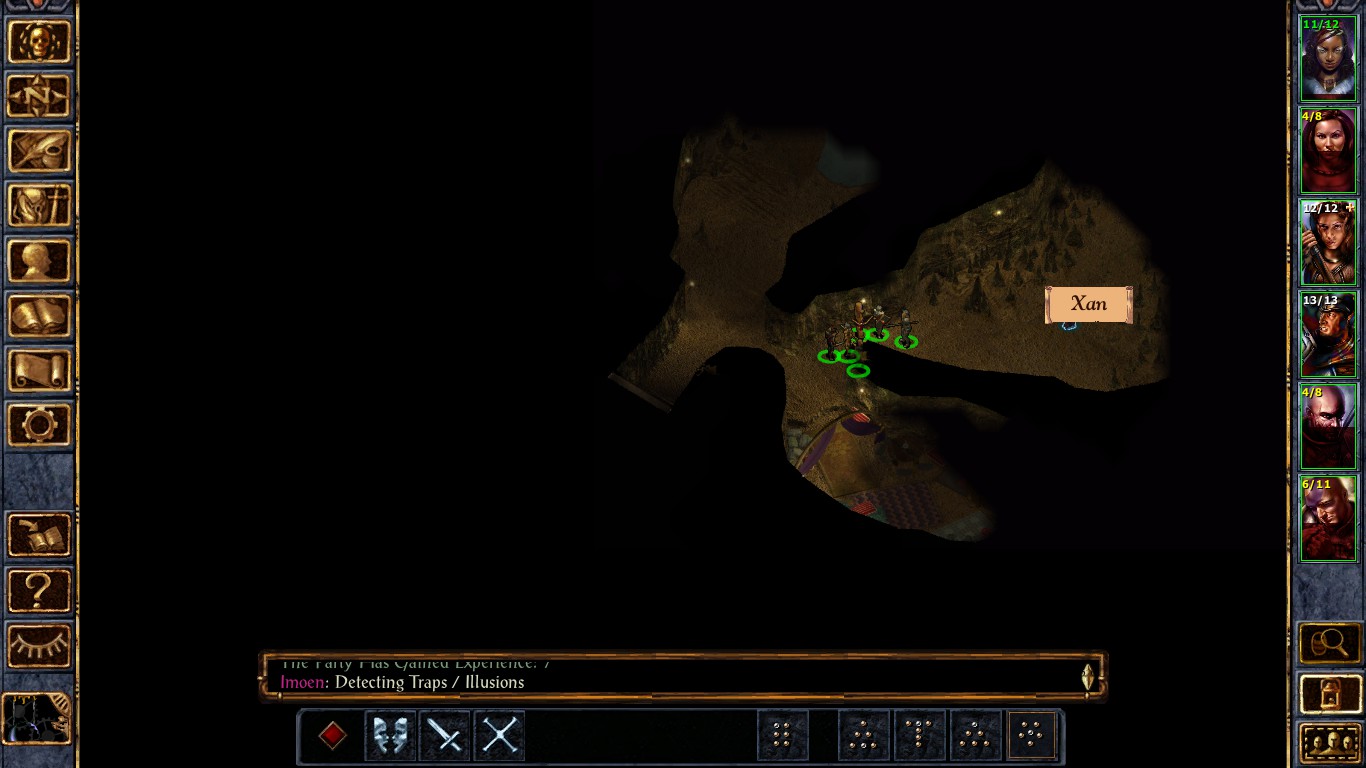Open the area map with the compass icon
The image size is (1366, 768).
[39, 97]
